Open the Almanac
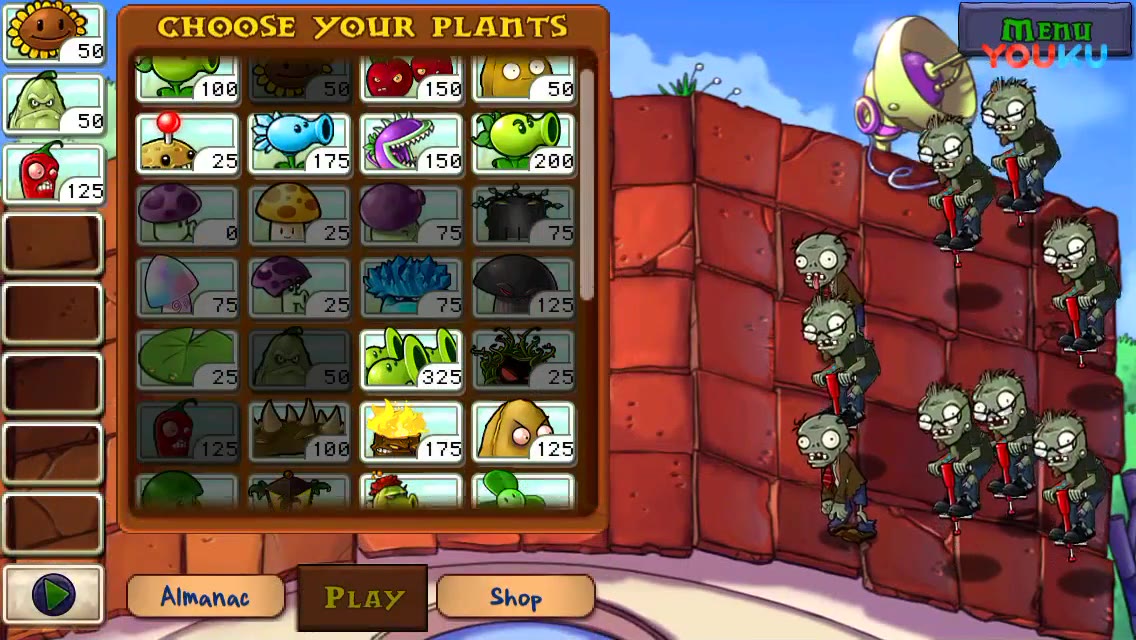Image resolution: width=1136 pixels, height=640 pixels. click(205, 597)
